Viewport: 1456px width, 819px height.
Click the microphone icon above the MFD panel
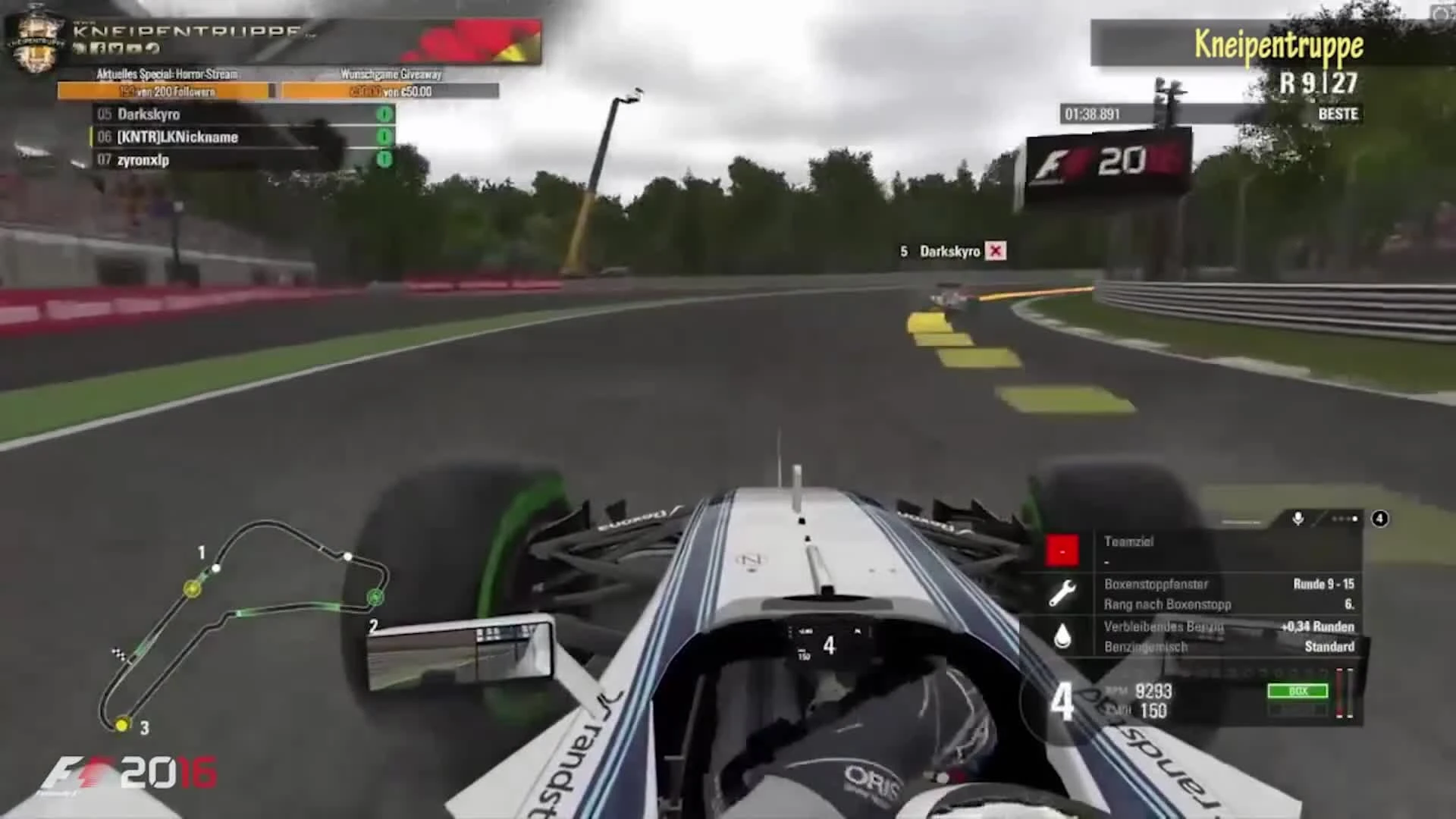(1298, 518)
